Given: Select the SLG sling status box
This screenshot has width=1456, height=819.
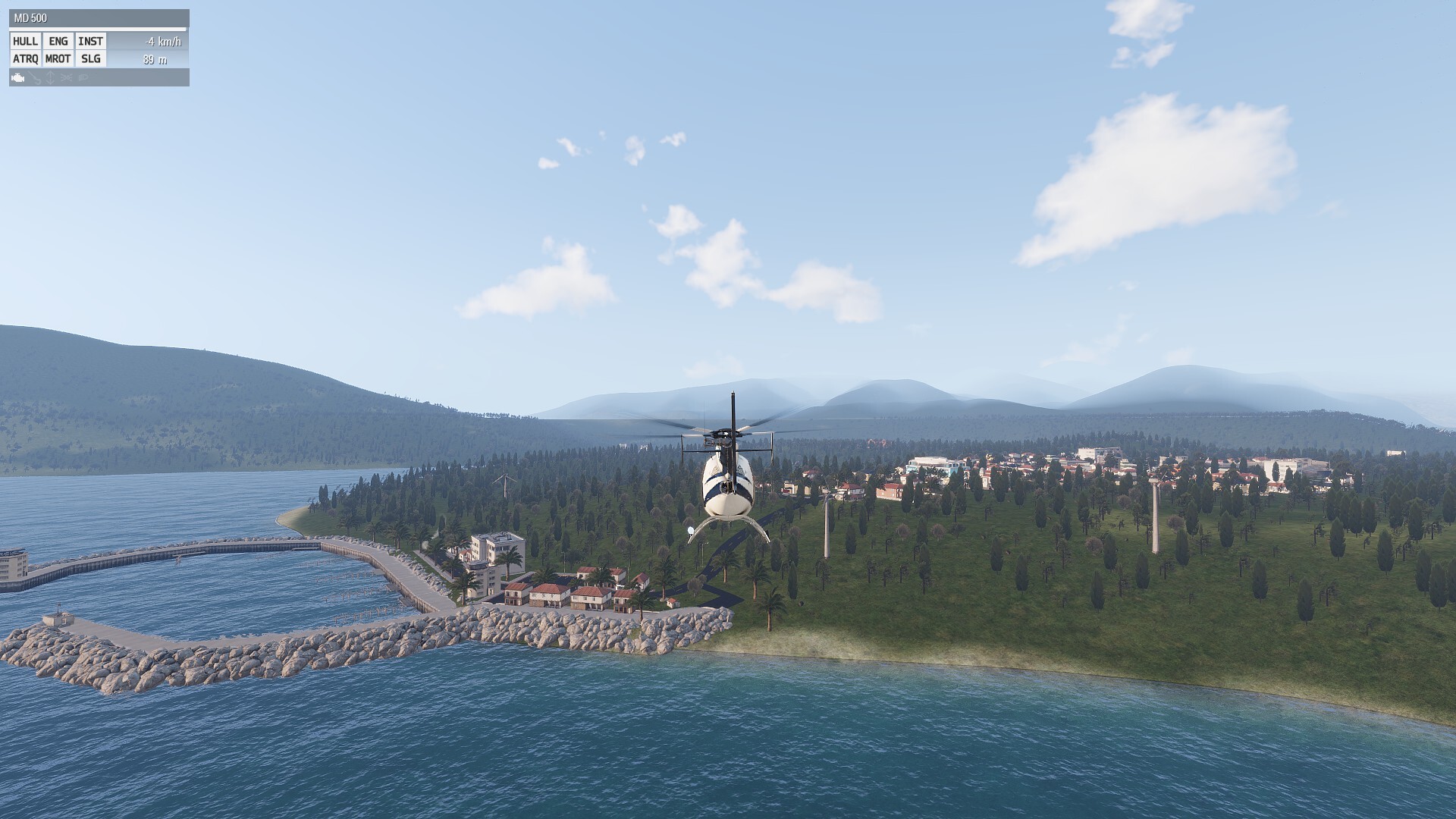Looking at the screenshot, I should (90, 59).
